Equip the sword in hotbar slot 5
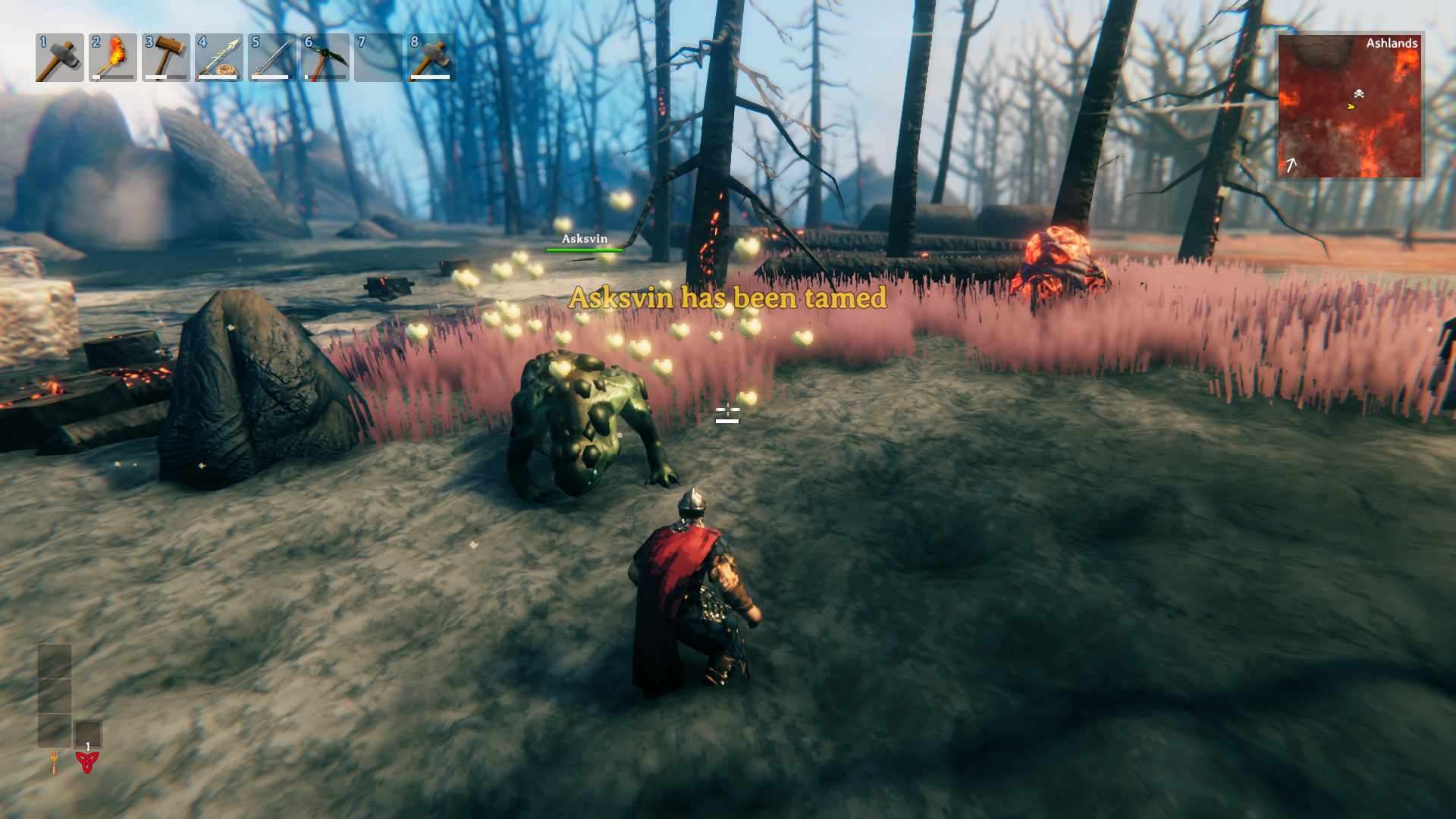1456x819 pixels. click(x=271, y=58)
